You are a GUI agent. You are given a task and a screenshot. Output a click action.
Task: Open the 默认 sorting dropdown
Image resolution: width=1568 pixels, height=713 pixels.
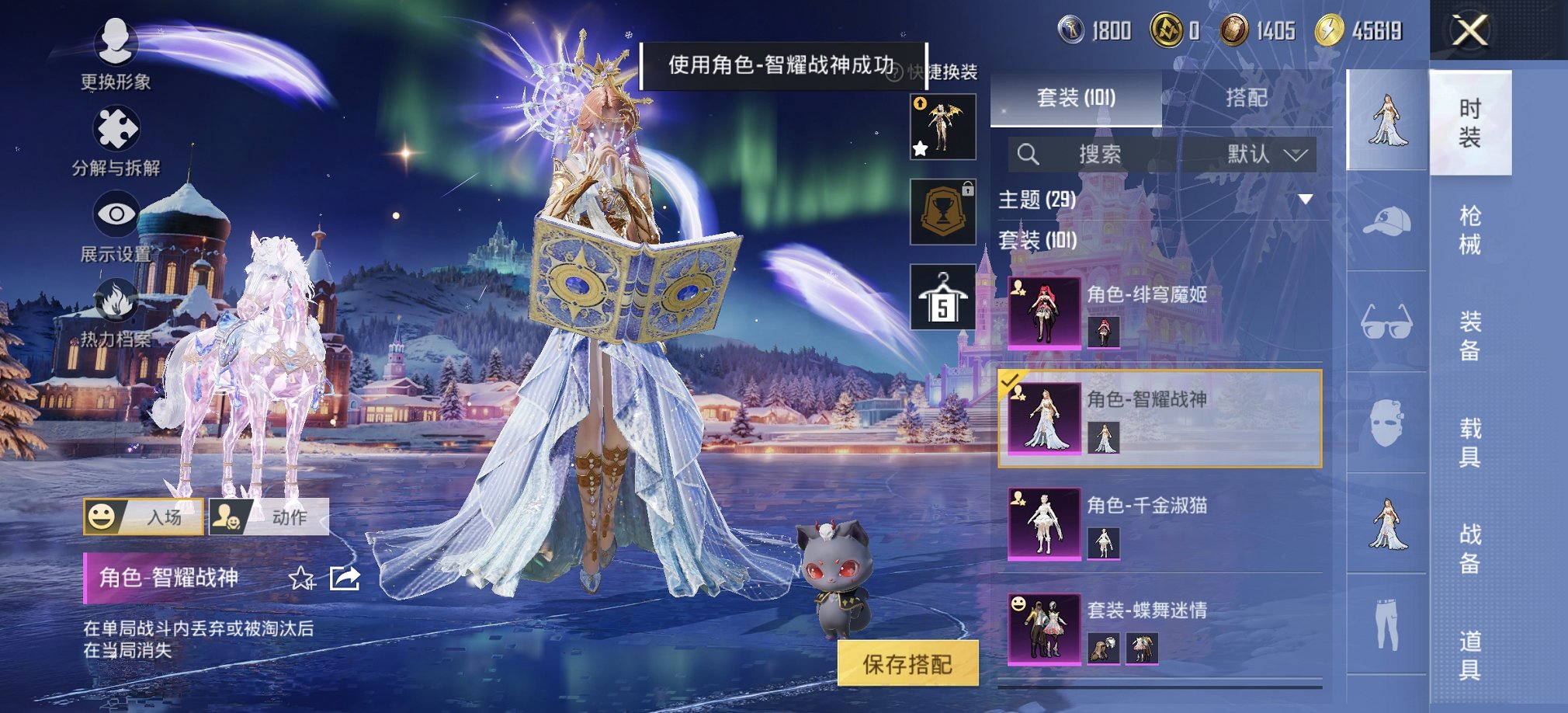click(1265, 155)
